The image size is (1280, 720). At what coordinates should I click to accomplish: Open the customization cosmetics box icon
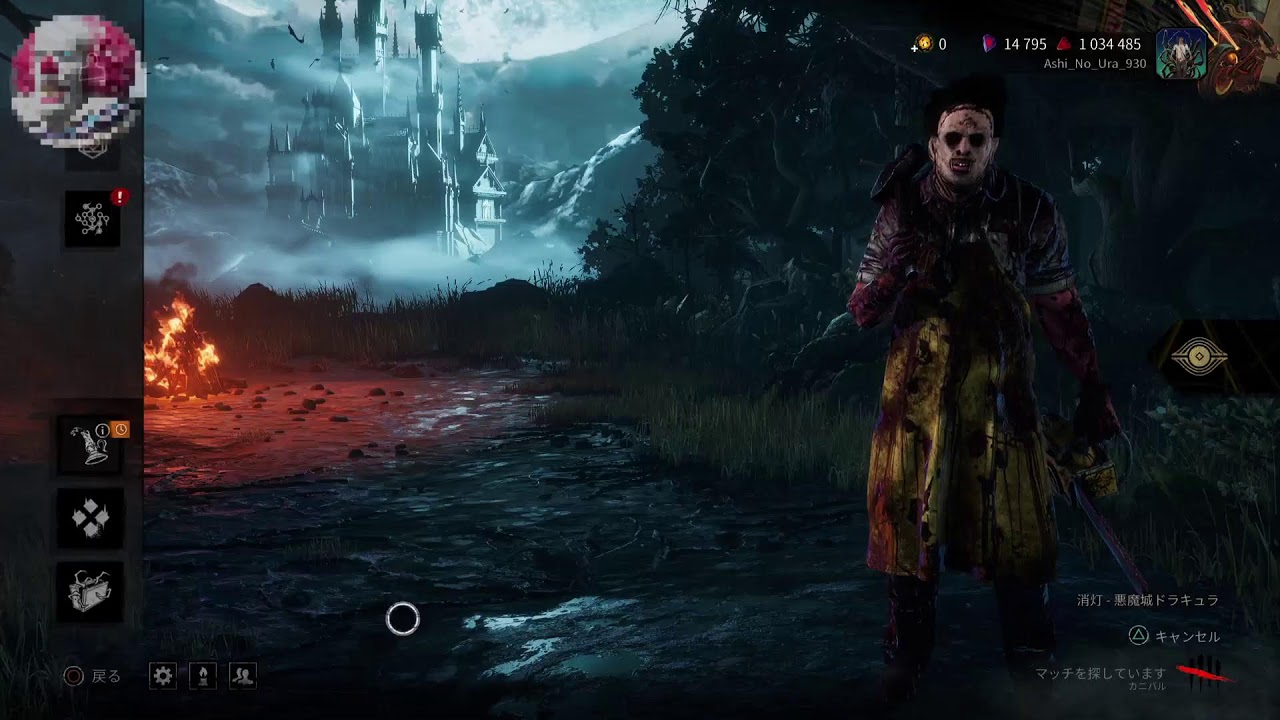91,591
